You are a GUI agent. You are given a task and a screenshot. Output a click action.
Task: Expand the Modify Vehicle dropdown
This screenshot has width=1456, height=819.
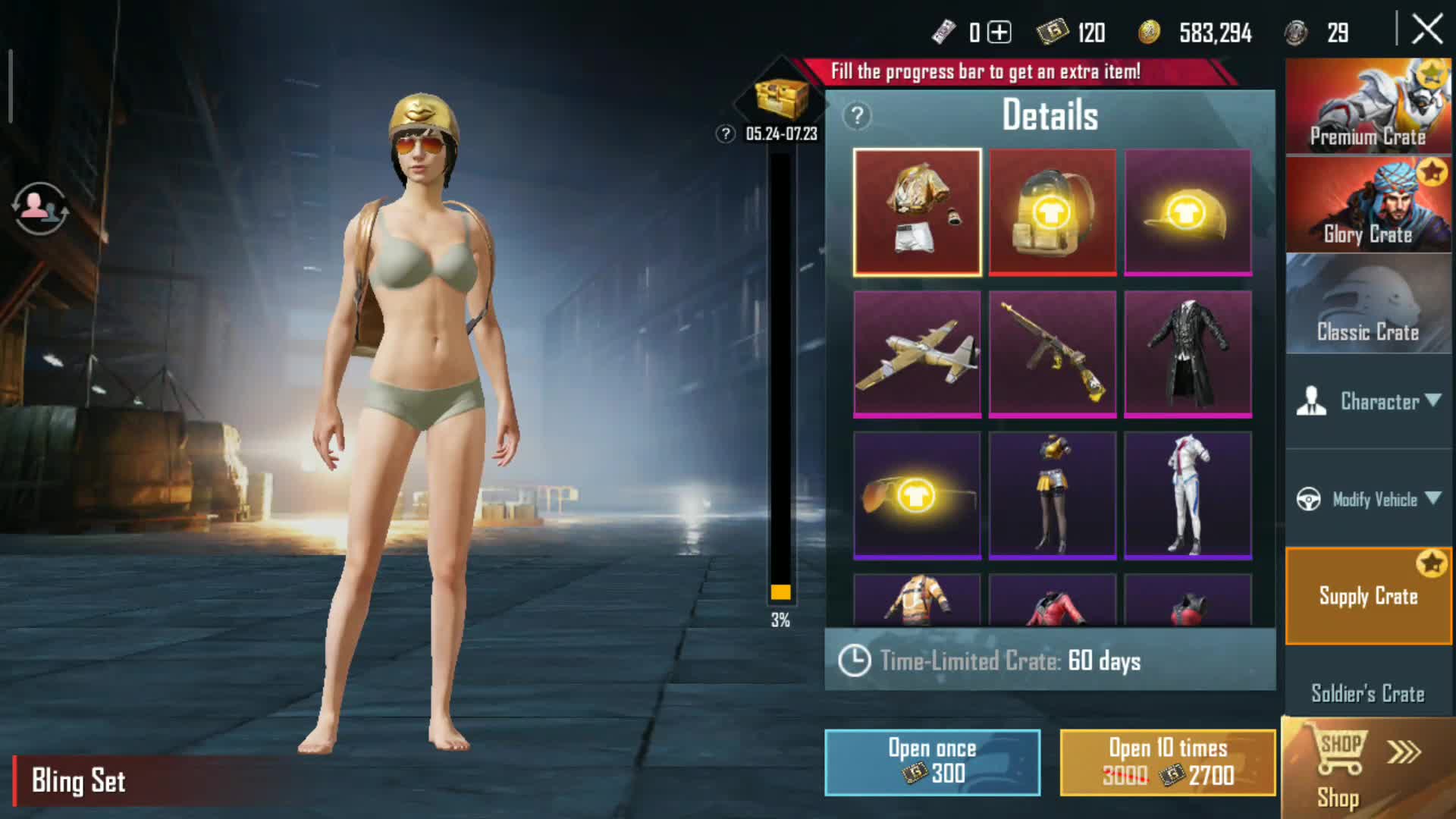click(1370, 499)
